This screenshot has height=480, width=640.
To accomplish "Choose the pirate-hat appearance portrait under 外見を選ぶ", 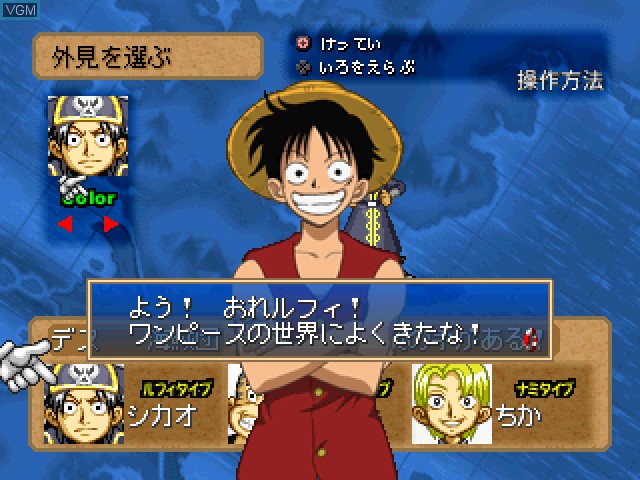I will coord(87,138).
